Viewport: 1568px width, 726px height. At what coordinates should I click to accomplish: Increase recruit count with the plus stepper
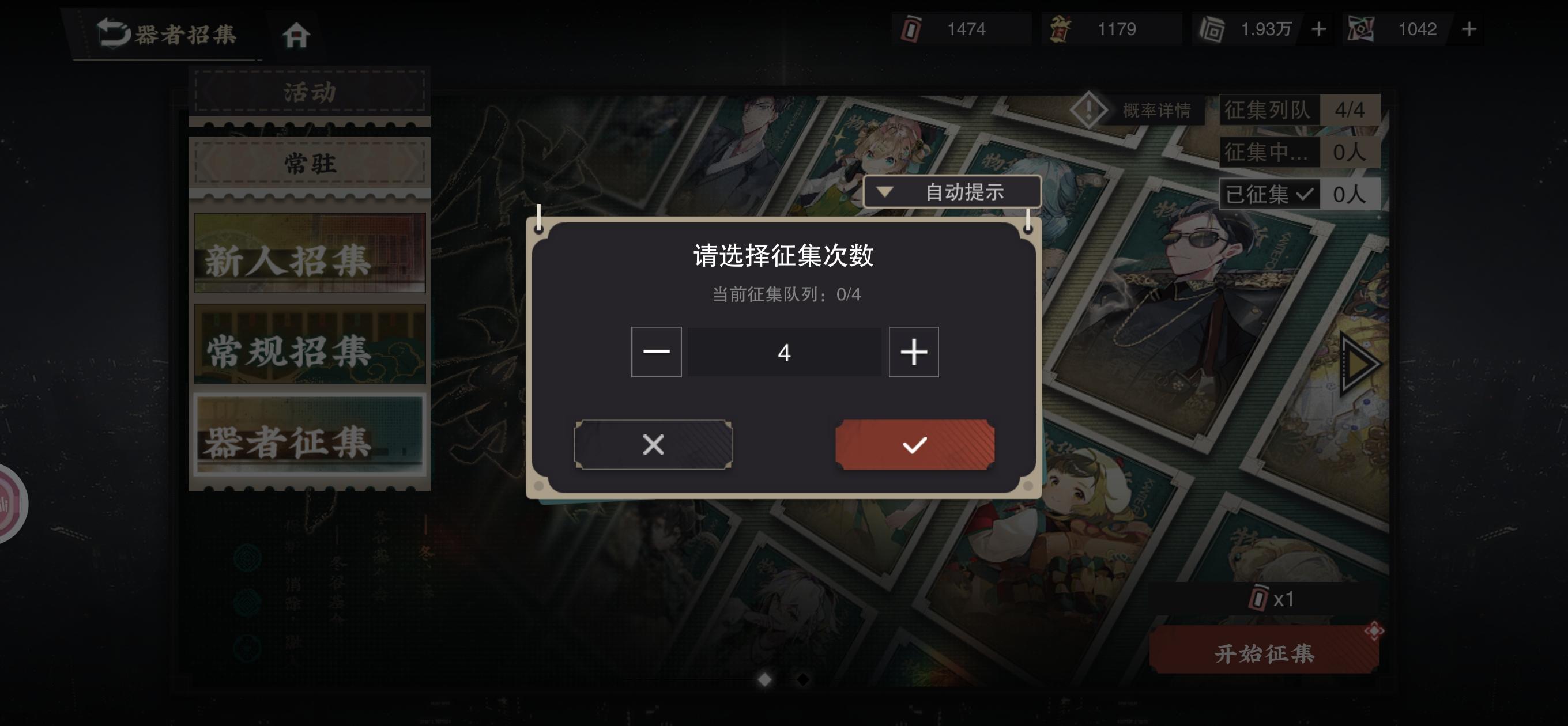[913, 351]
